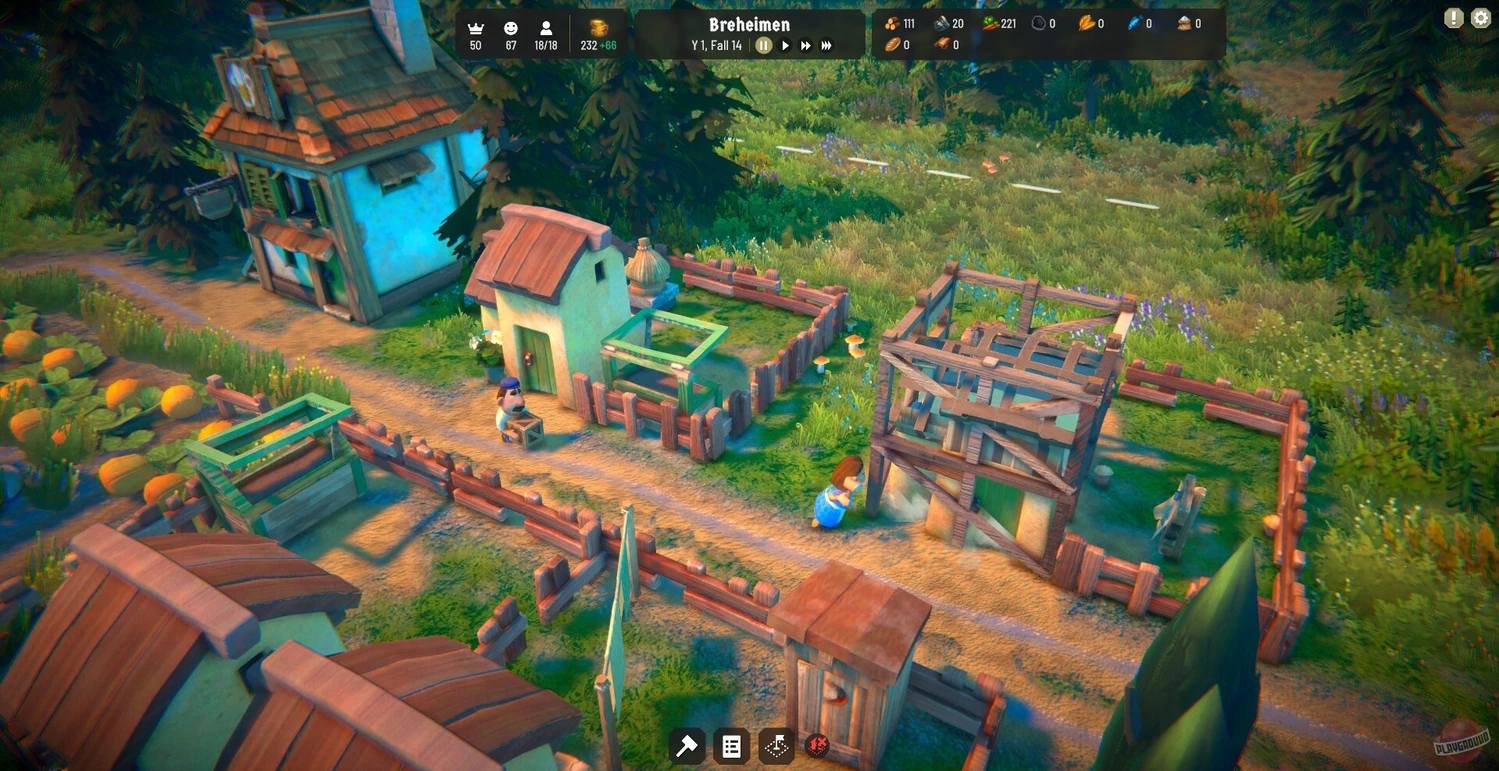Viewport: 1499px width, 771px height.
Task: Click the wood logs resource icon
Action: pos(892,23)
